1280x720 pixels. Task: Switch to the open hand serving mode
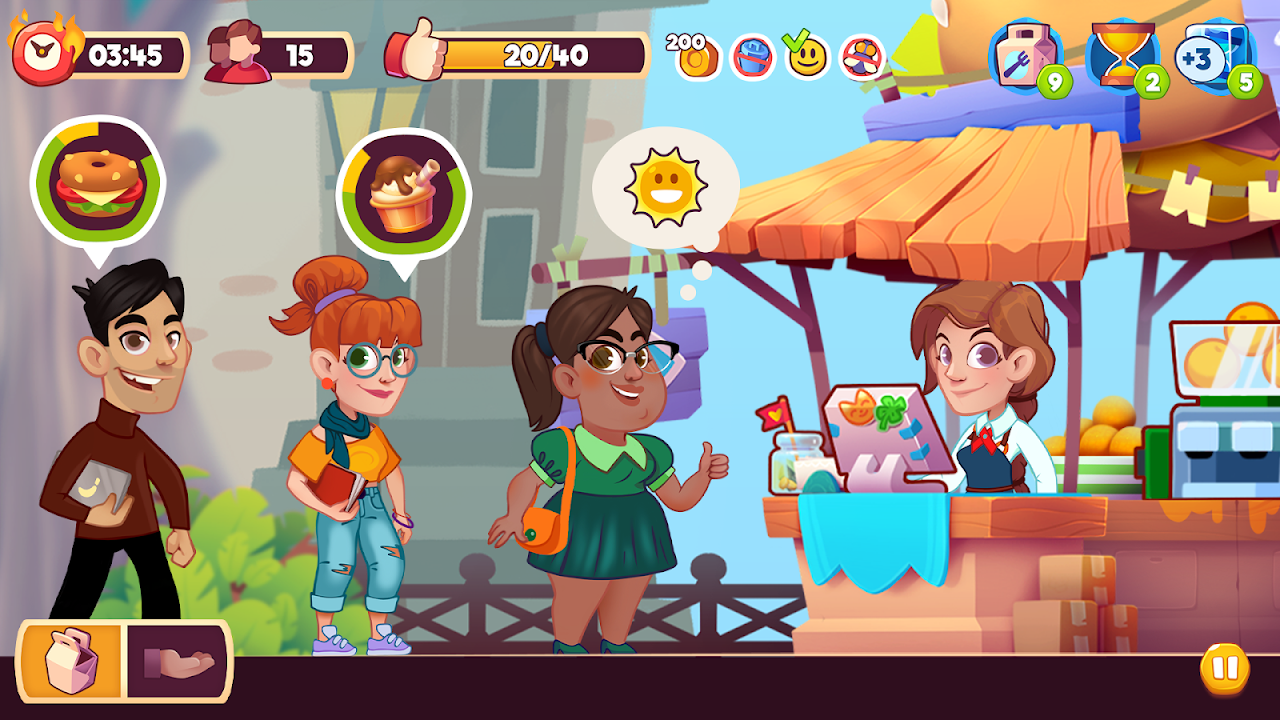pos(177,660)
